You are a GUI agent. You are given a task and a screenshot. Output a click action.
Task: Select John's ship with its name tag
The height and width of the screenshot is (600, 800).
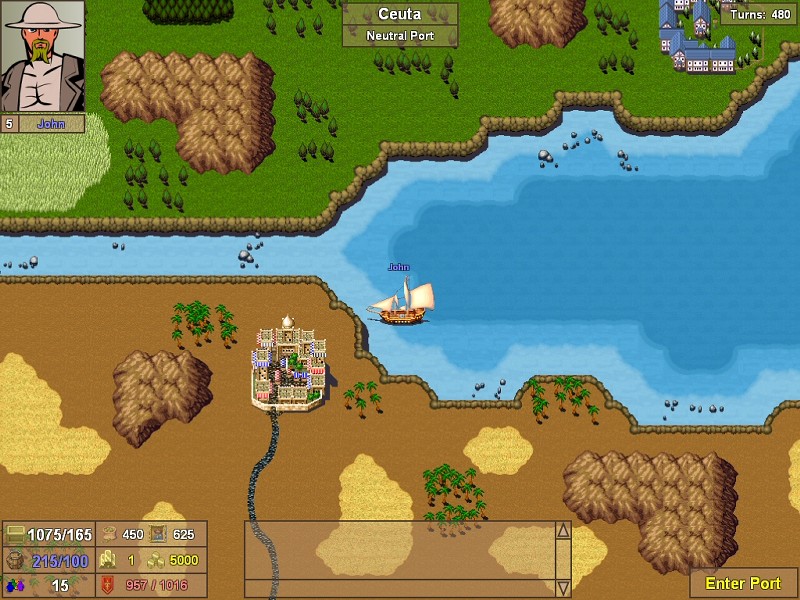click(x=404, y=301)
